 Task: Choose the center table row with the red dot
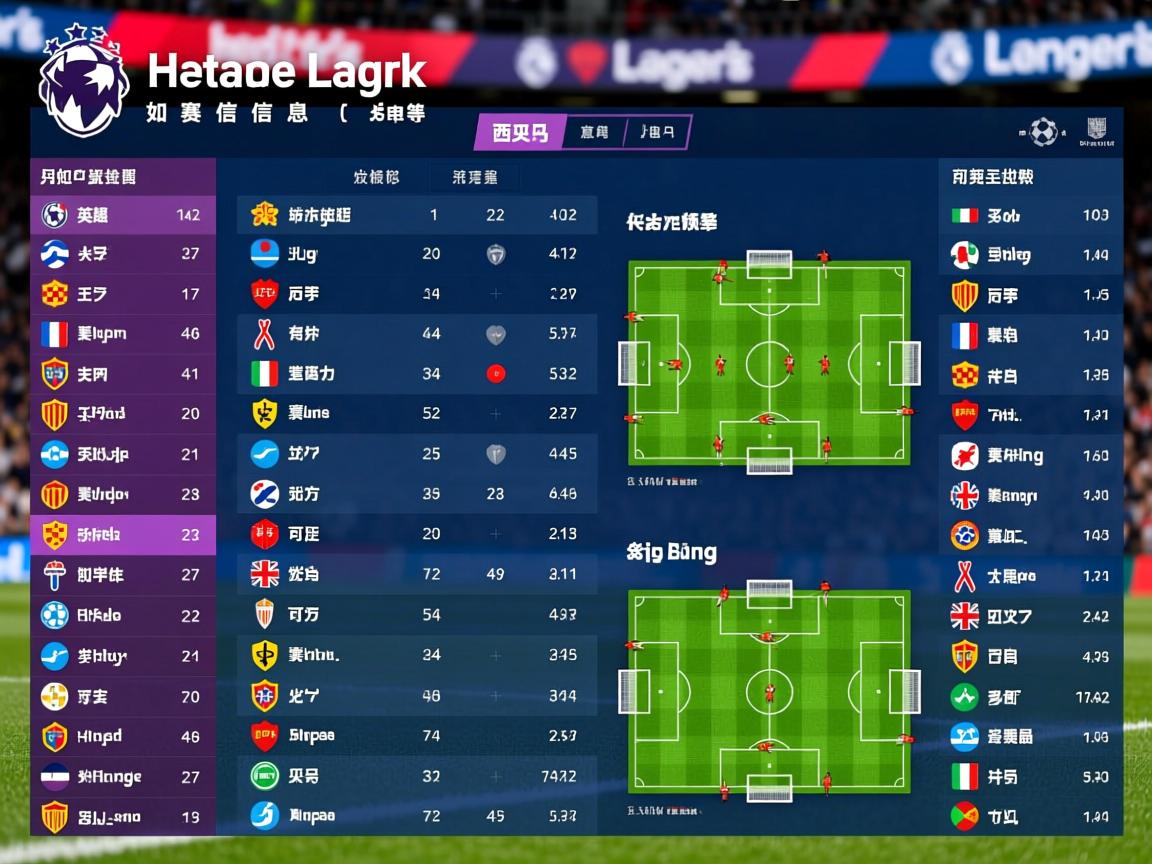coord(417,374)
